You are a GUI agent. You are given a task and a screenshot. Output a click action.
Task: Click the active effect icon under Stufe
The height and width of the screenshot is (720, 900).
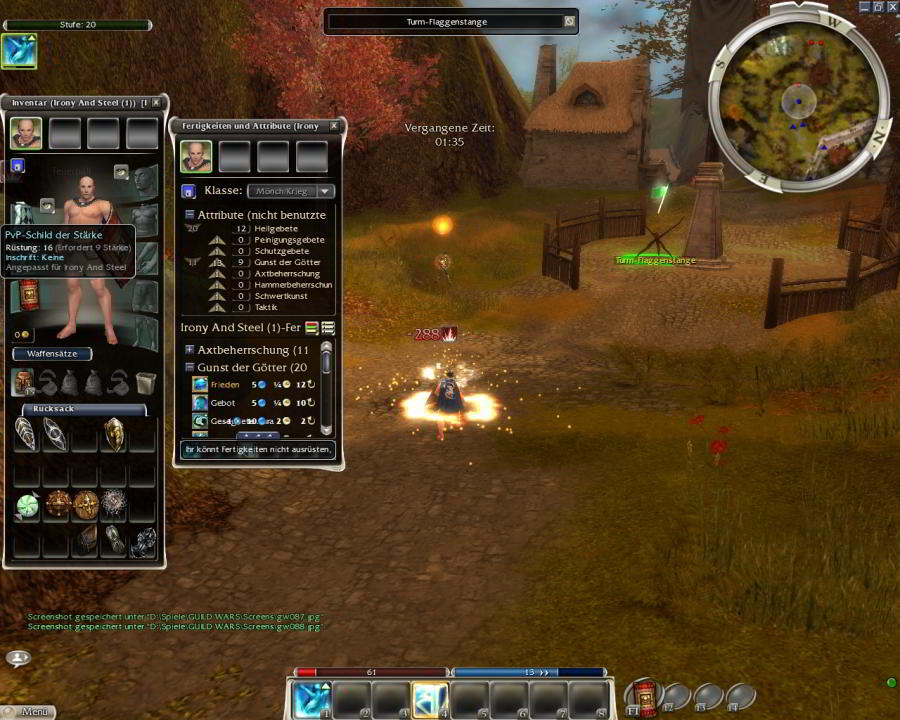19,51
